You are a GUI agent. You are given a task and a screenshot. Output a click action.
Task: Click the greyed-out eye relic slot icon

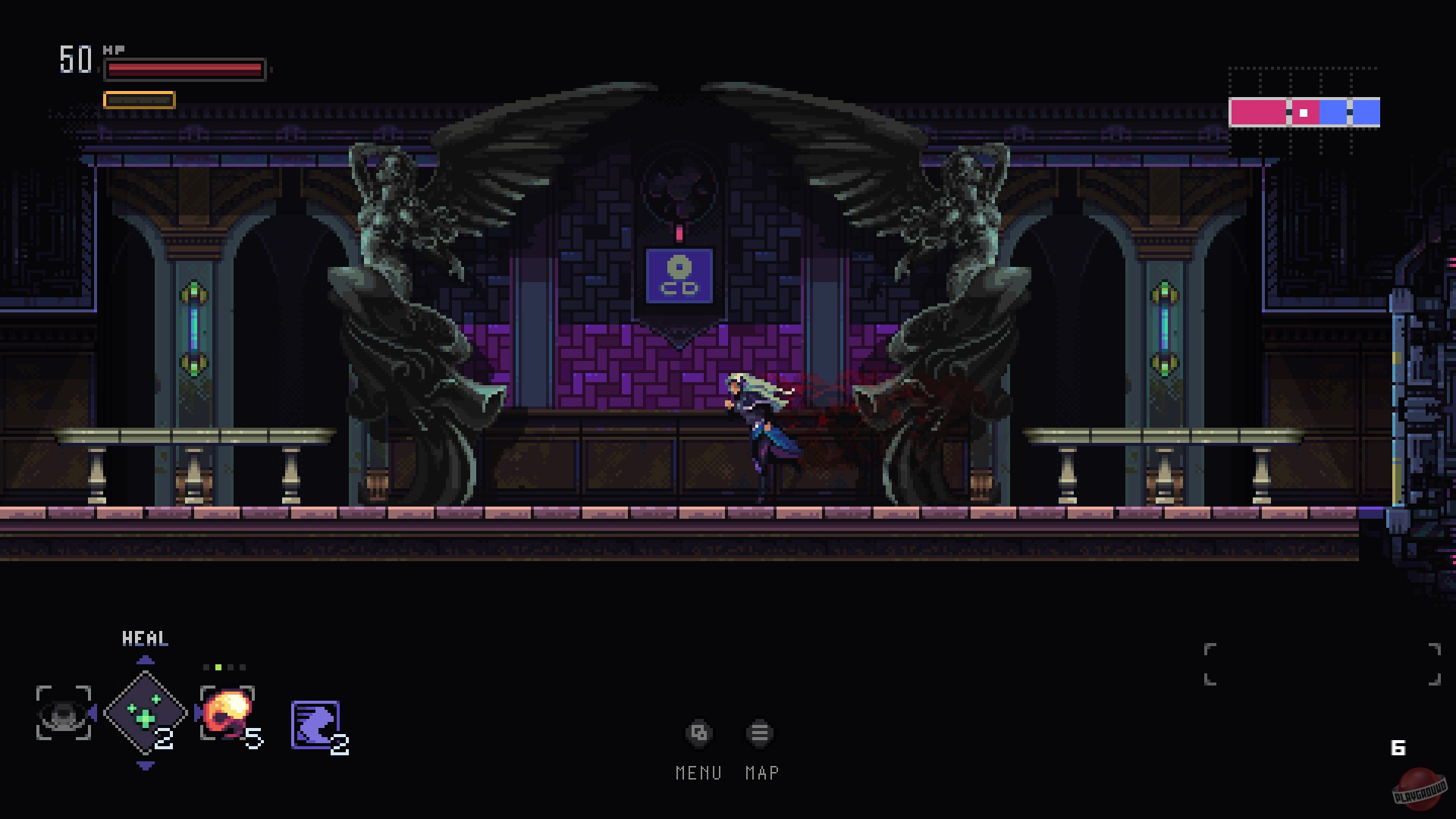62,714
